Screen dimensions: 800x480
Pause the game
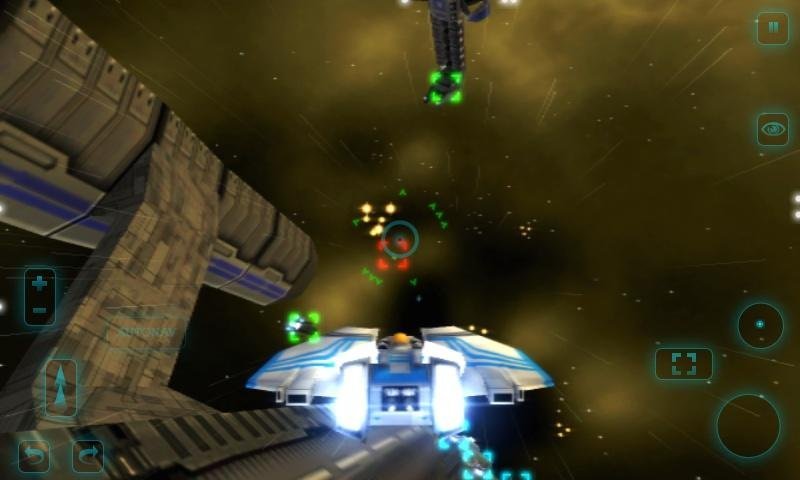coord(772,28)
